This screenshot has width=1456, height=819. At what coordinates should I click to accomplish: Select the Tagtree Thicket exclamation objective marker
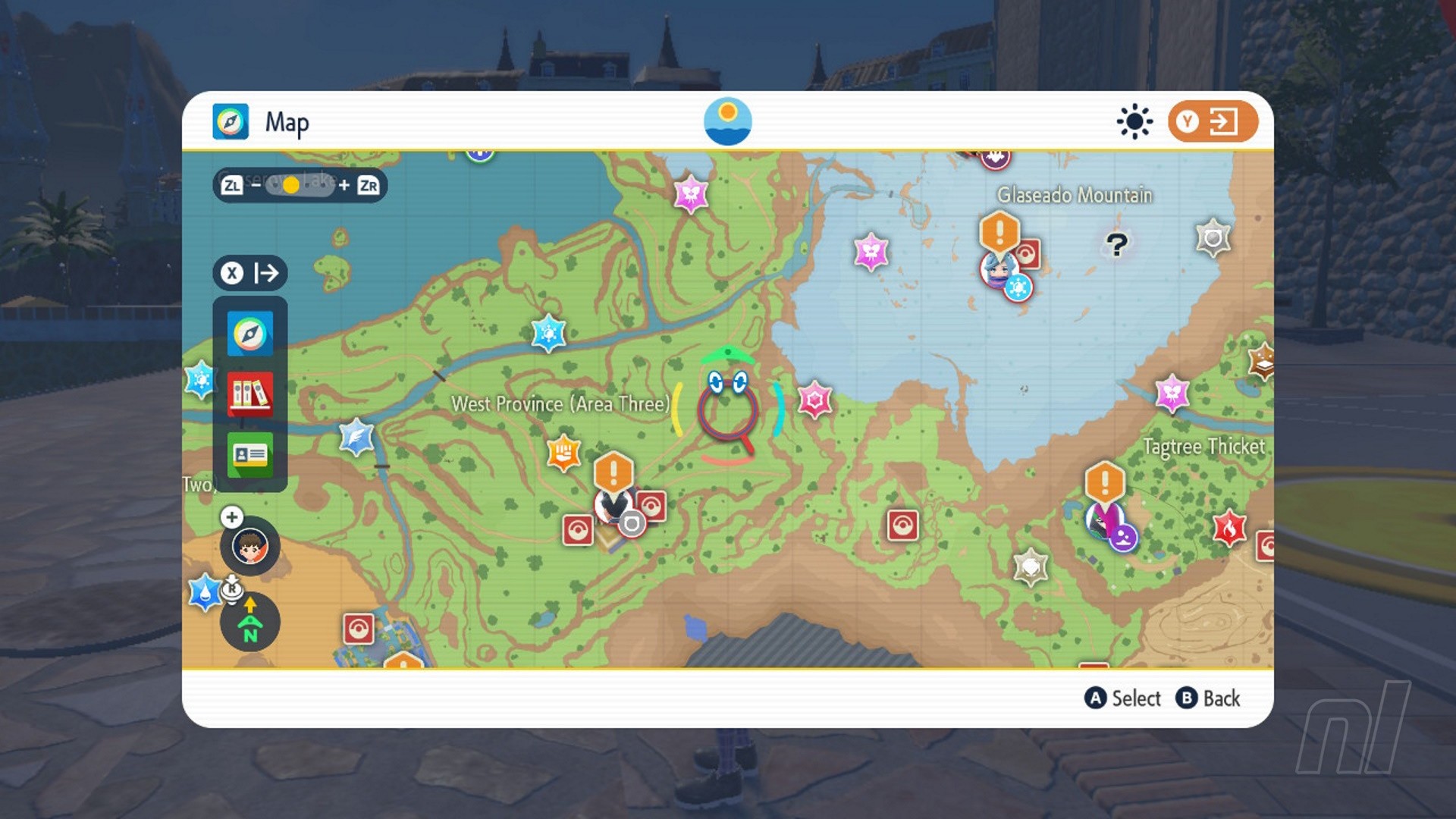click(1104, 482)
